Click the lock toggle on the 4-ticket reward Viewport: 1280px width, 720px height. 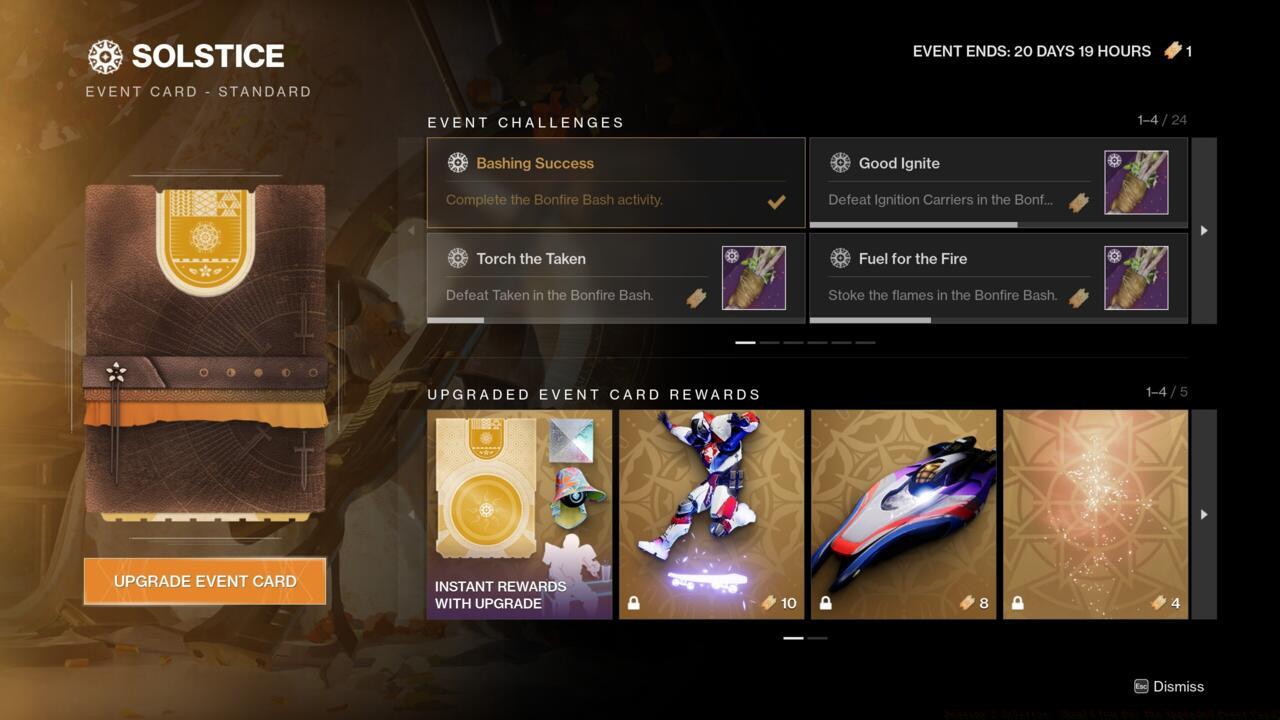pos(1016,603)
